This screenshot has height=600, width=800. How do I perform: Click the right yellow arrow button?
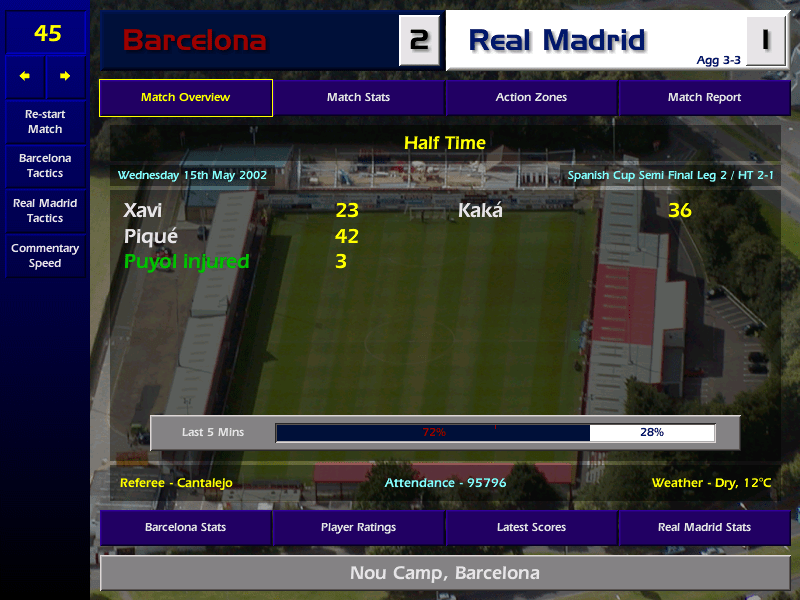pyautogui.click(x=65, y=76)
